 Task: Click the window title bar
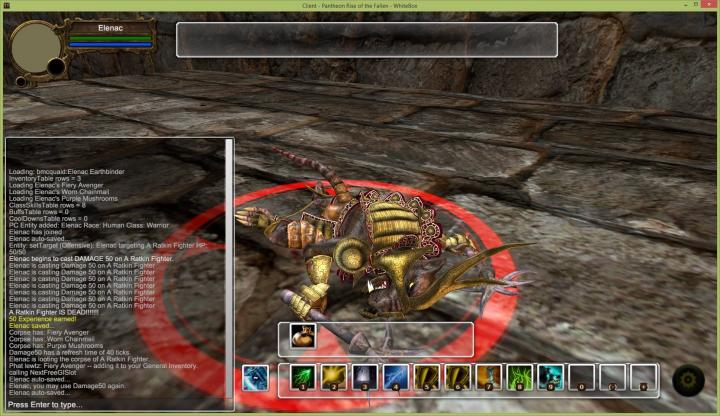click(x=360, y=6)
